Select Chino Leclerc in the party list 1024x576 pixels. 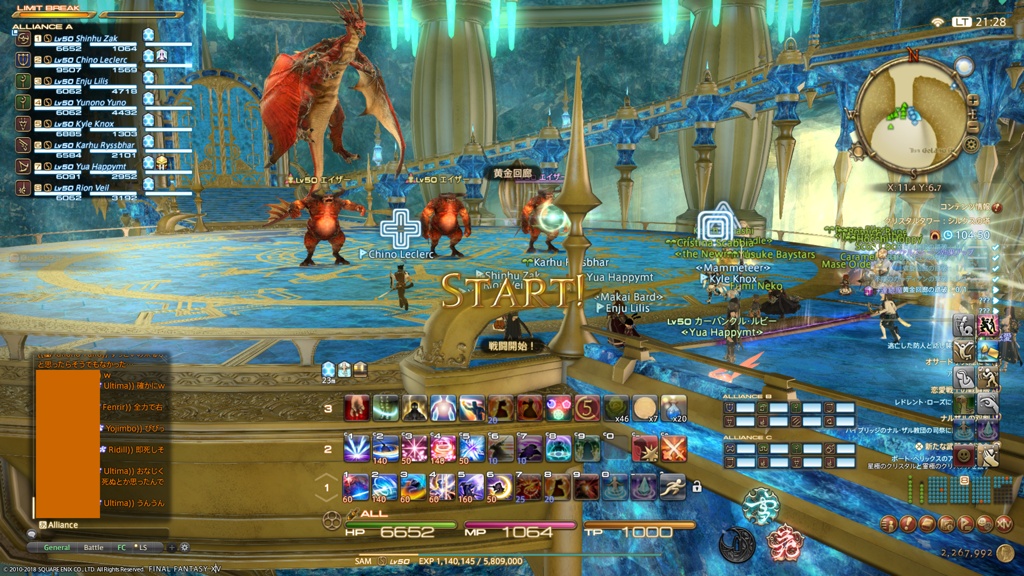(100, 61)
